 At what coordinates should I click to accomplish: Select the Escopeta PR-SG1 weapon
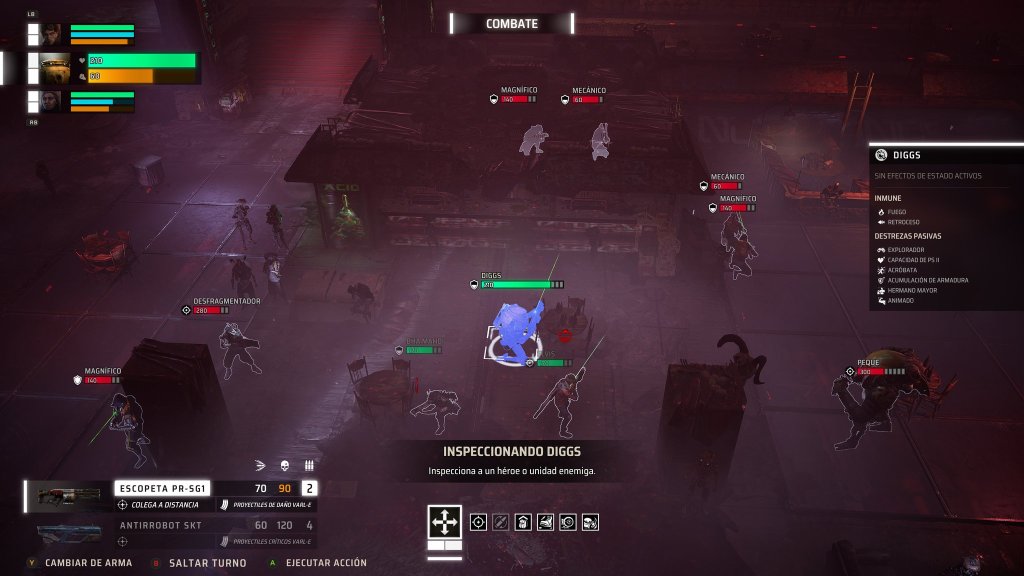point(160,488)
